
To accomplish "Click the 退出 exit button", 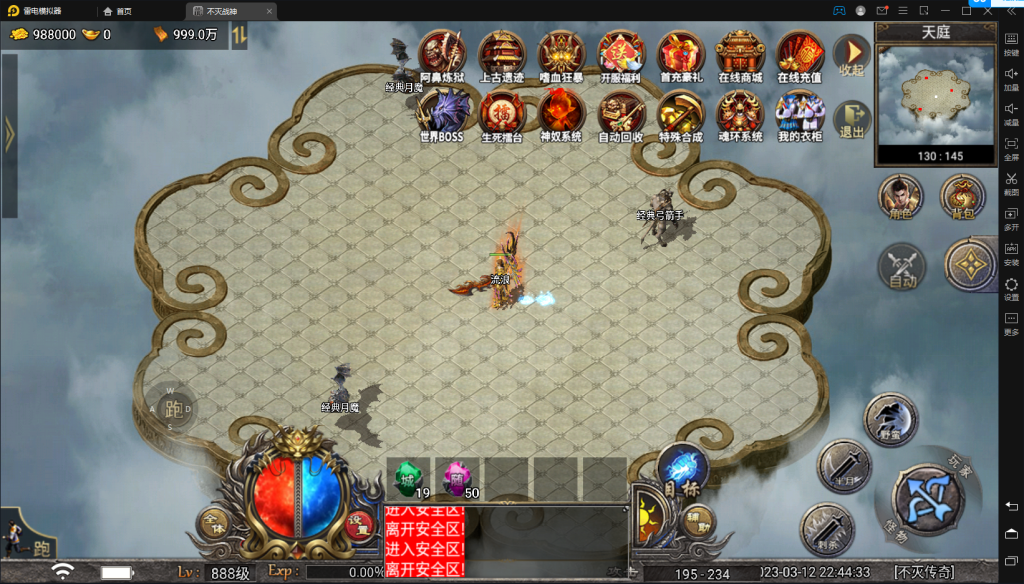I will click(x=852, y=118).
